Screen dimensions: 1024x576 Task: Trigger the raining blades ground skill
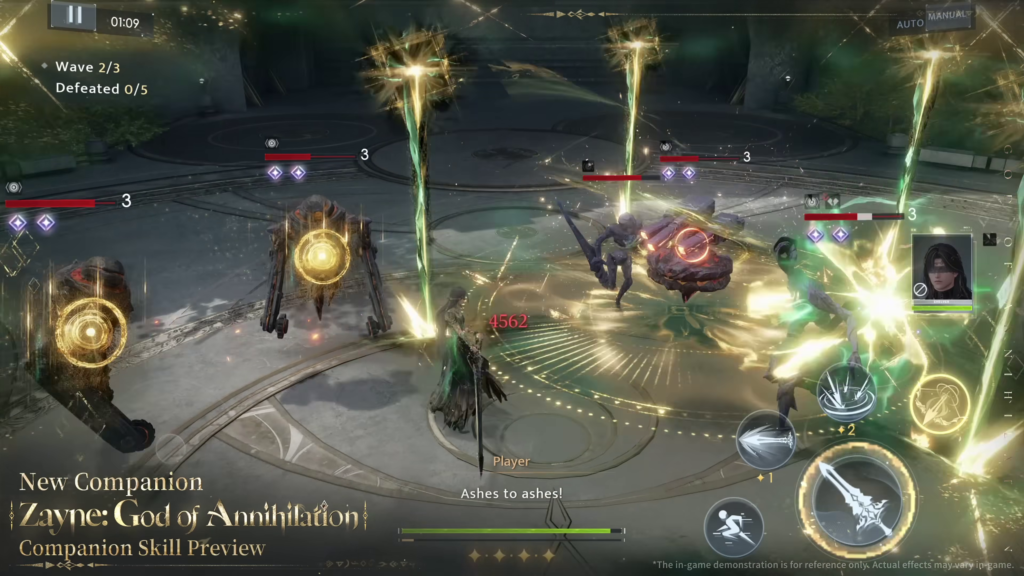846,392
